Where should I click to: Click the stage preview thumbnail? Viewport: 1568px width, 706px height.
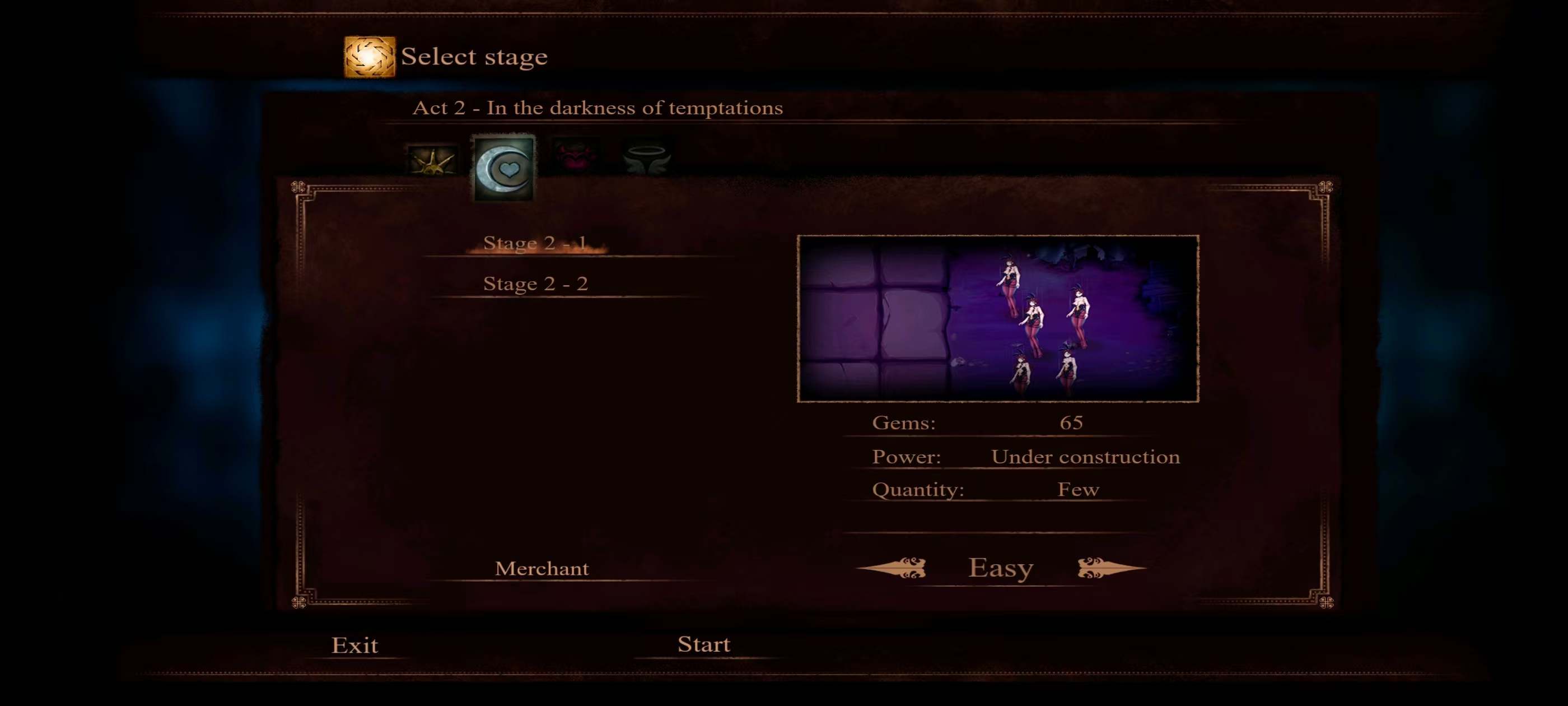tap(998, 318)
